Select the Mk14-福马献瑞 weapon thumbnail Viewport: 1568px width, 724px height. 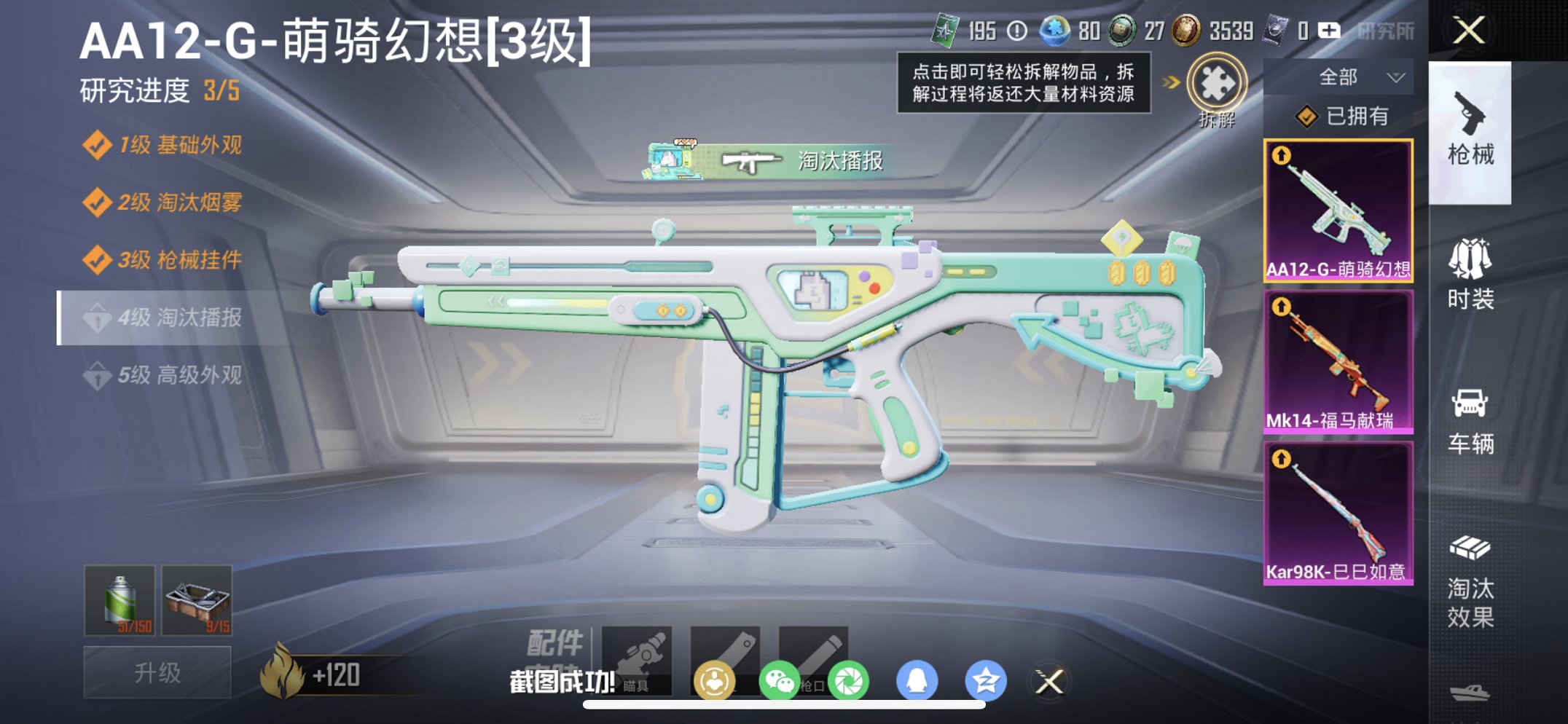tap(1339, 360)
